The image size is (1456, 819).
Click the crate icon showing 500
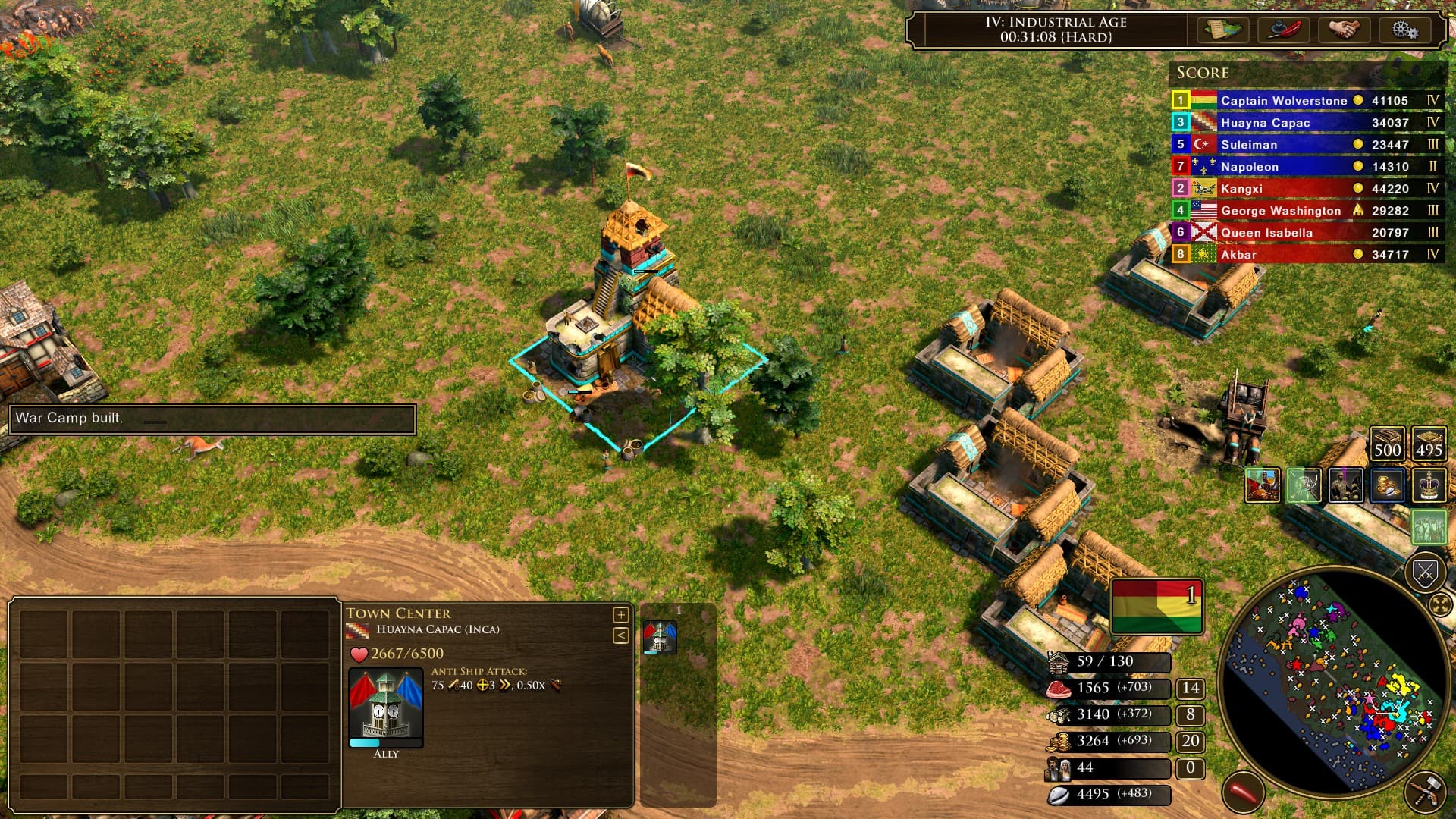[x=1387, y=443]
